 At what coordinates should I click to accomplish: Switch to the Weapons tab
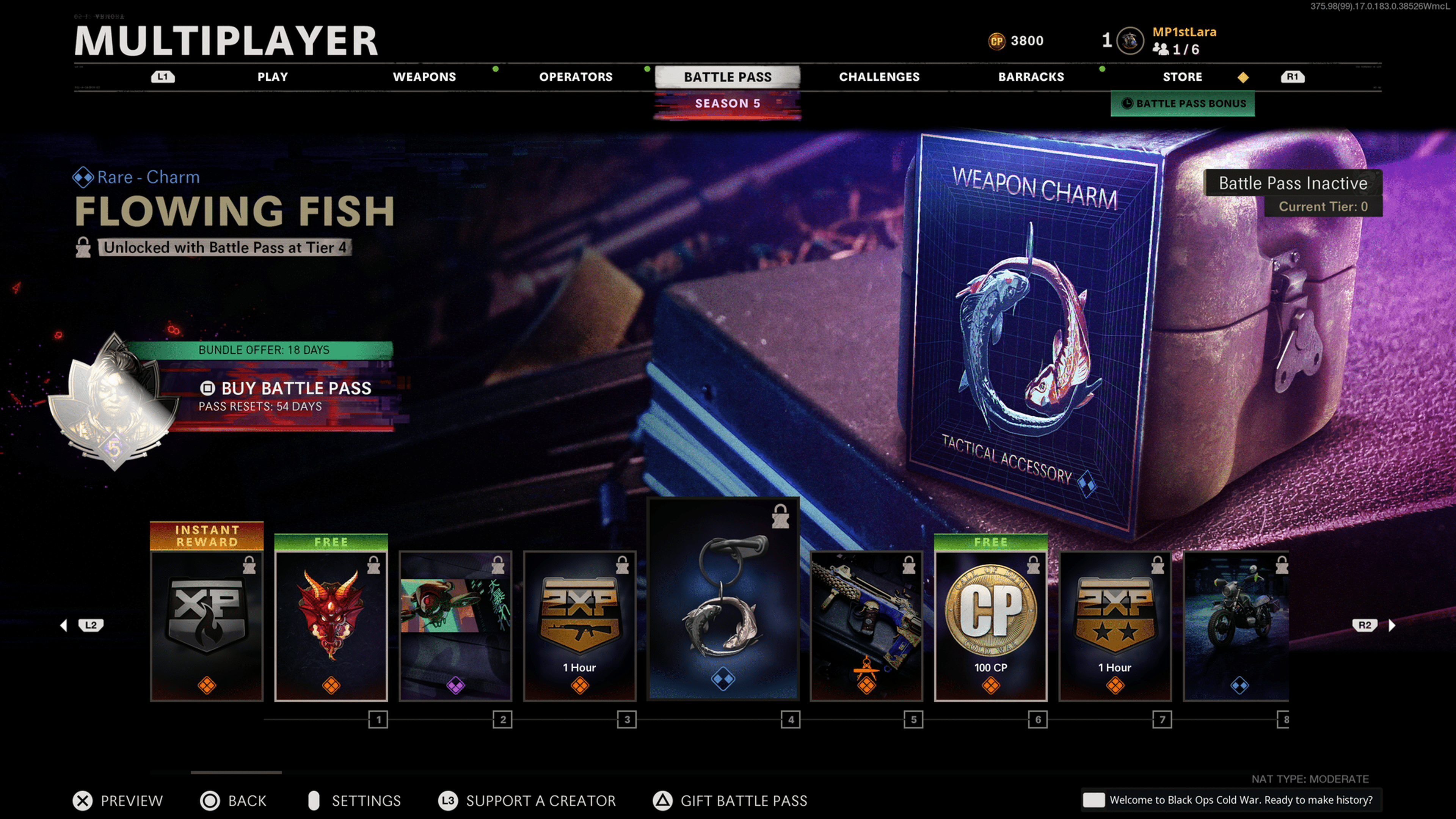[x=424, y=77]
